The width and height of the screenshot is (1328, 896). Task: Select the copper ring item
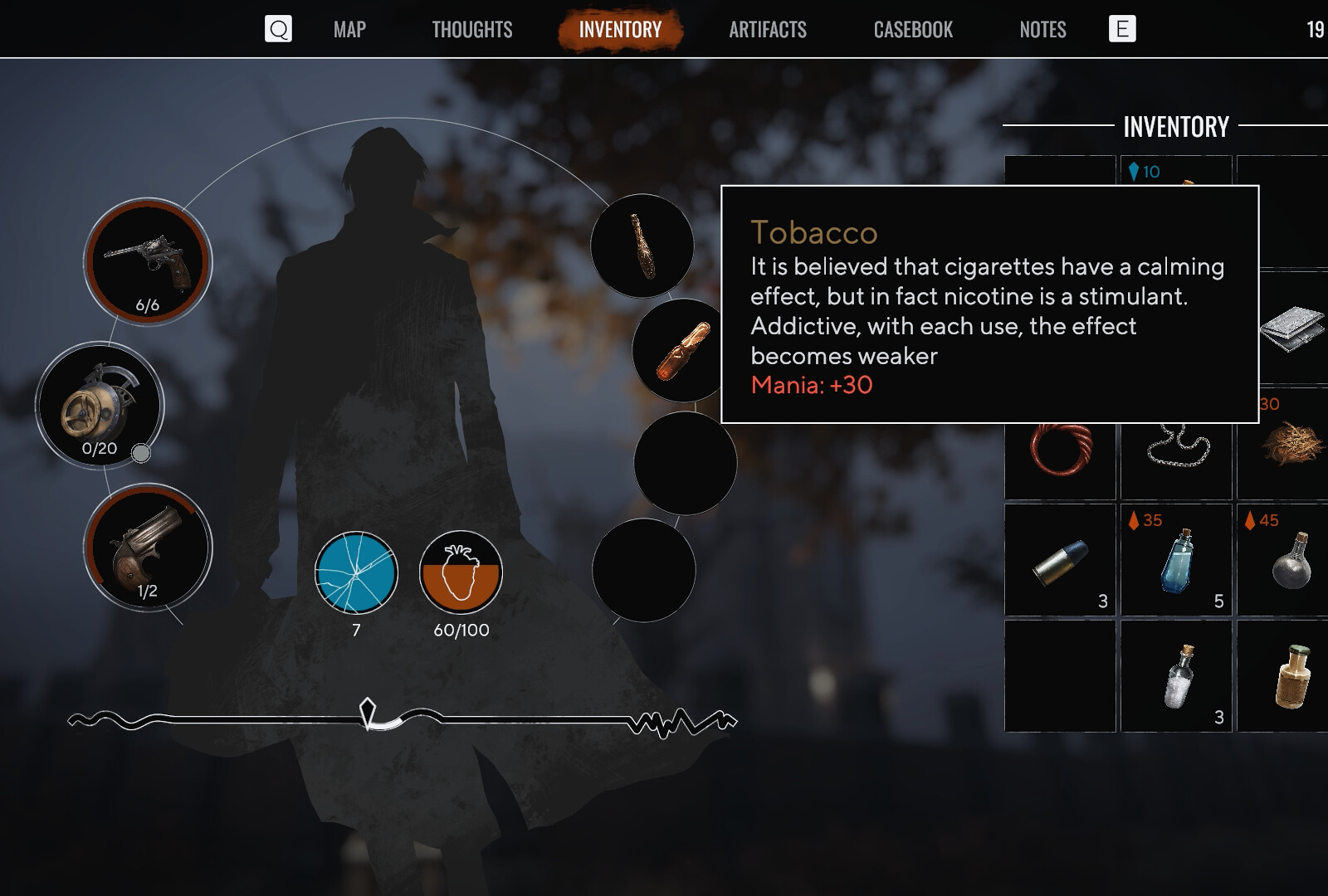1061,450
